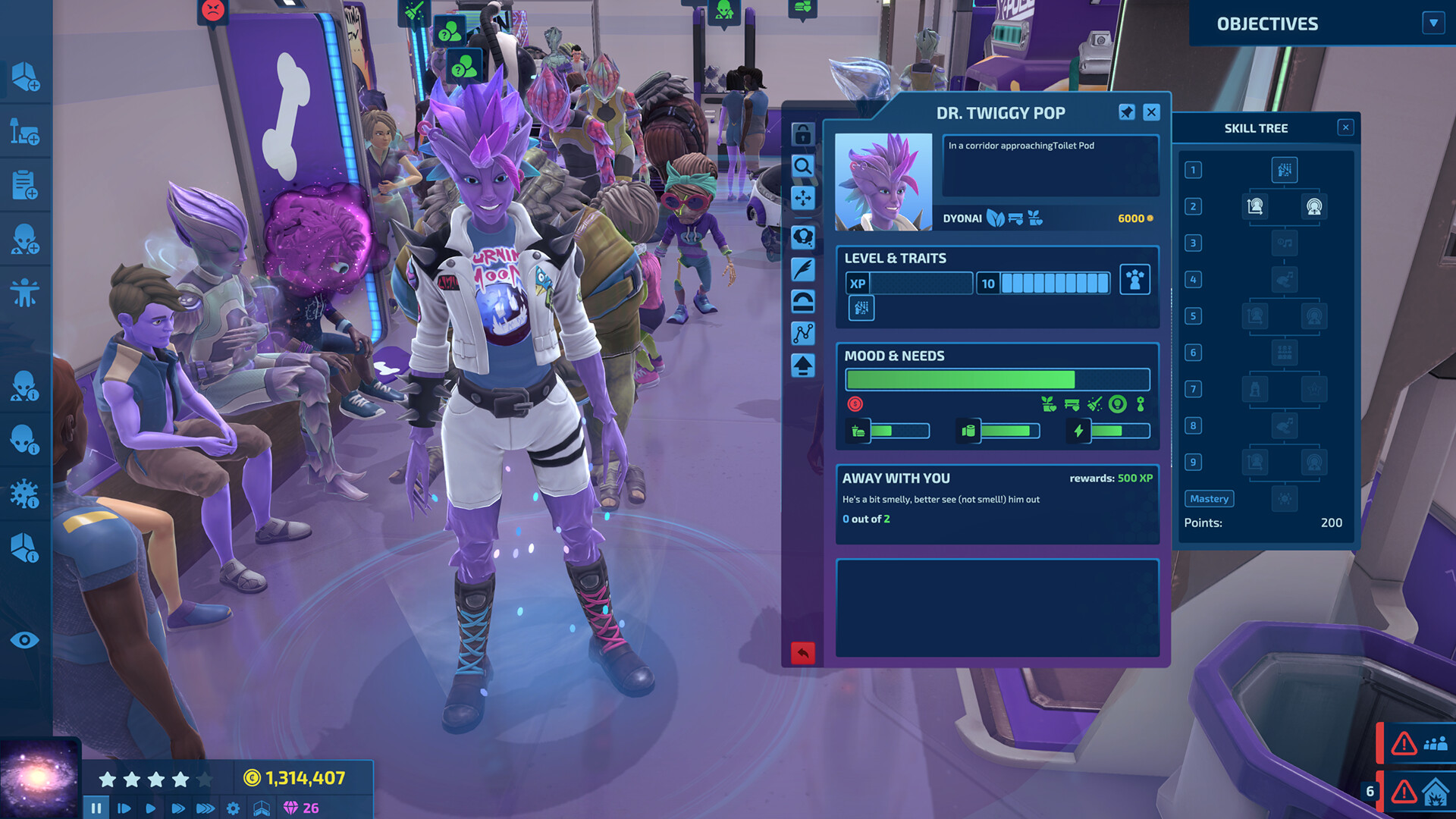
Task: Activate fastest speed with triple-arrow icon
Action: (204, 808)
